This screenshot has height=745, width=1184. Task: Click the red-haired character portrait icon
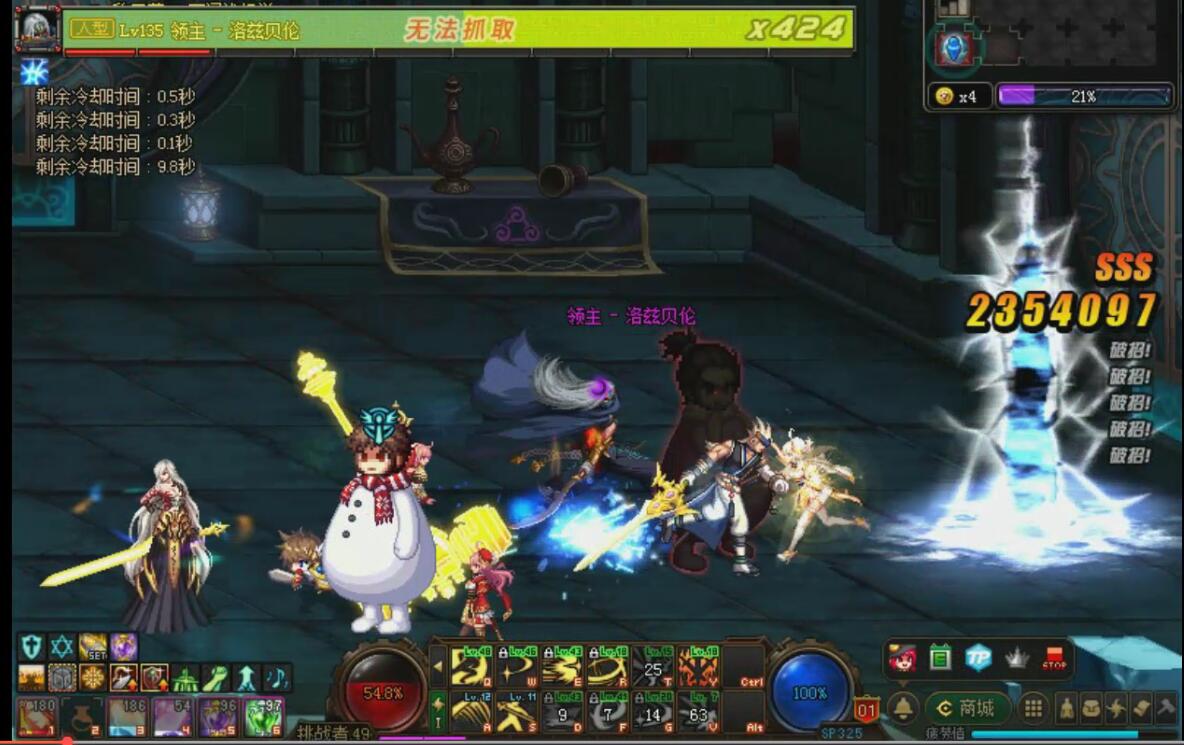tap(902, 657)
